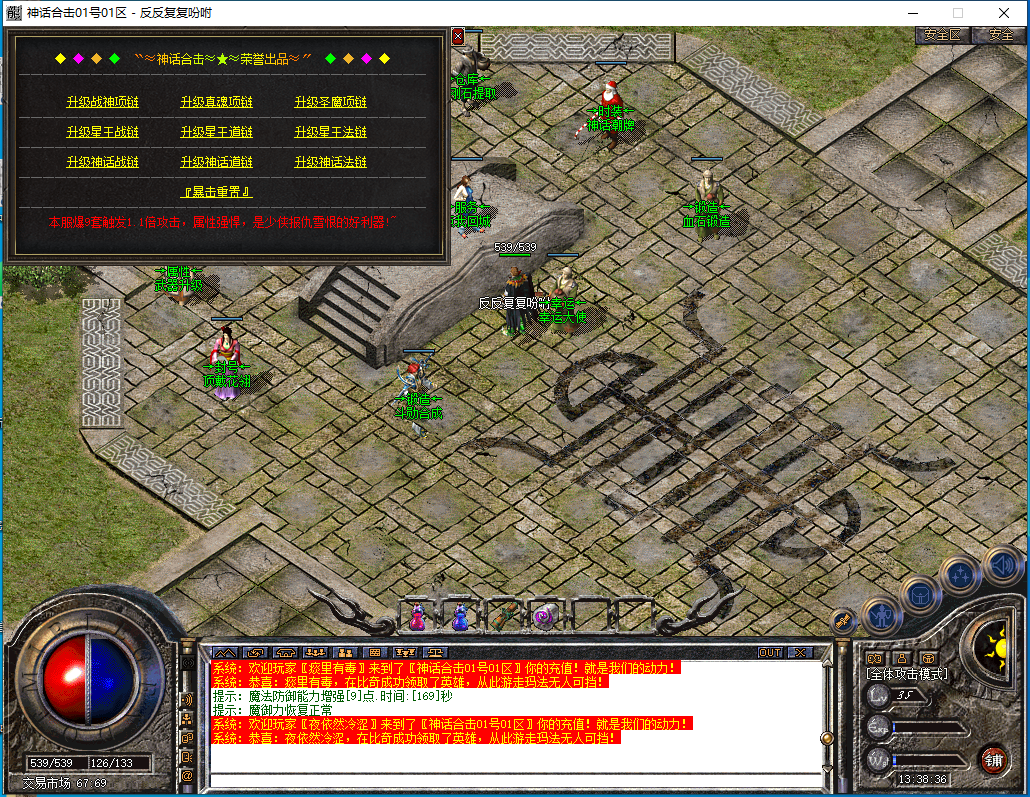Select 升级真魂项链 upgrade option
The height and width of the screenshot is (797, 1030).
coord(216,102)
